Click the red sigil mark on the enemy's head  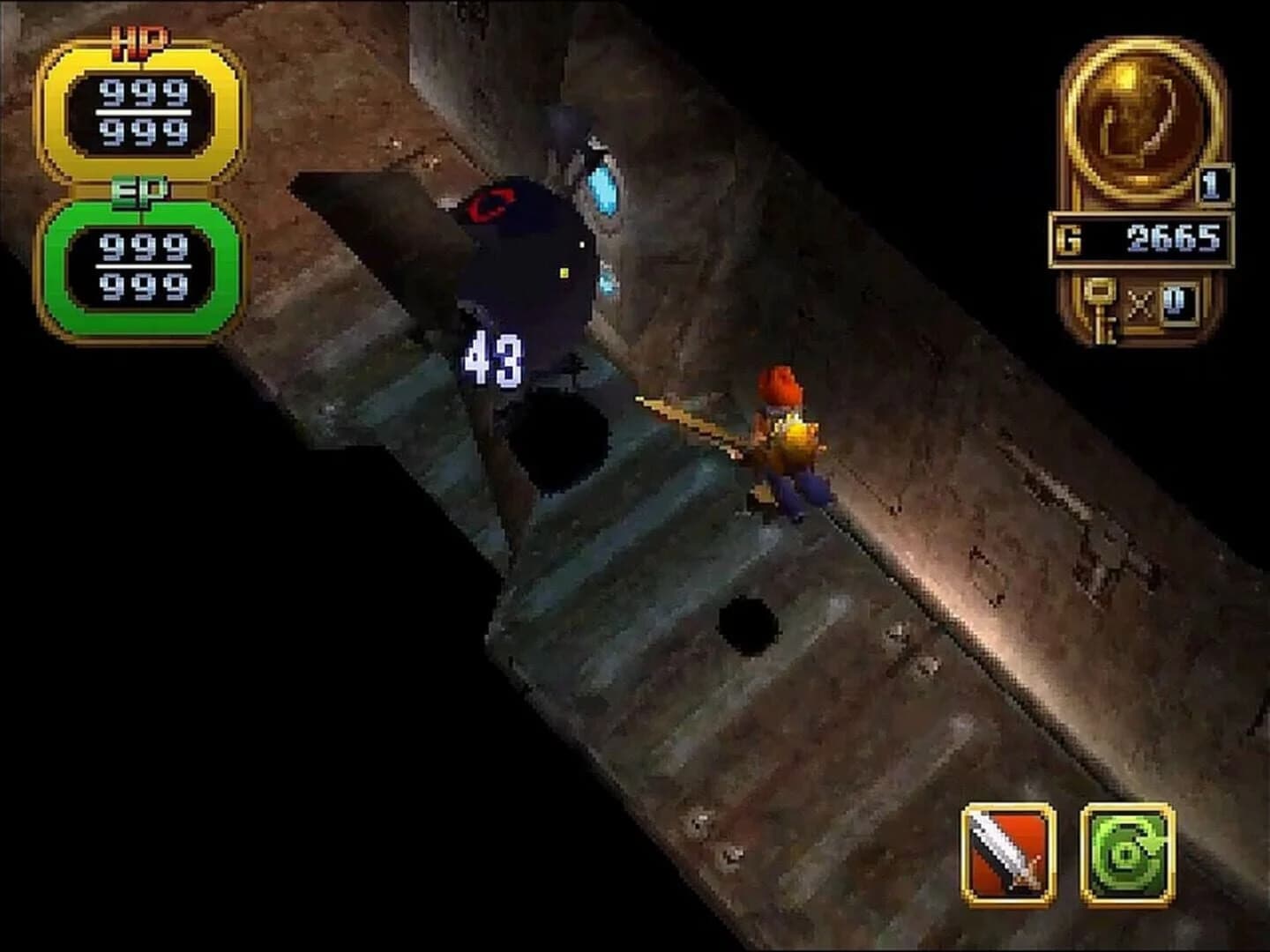(x=490, y=205)
